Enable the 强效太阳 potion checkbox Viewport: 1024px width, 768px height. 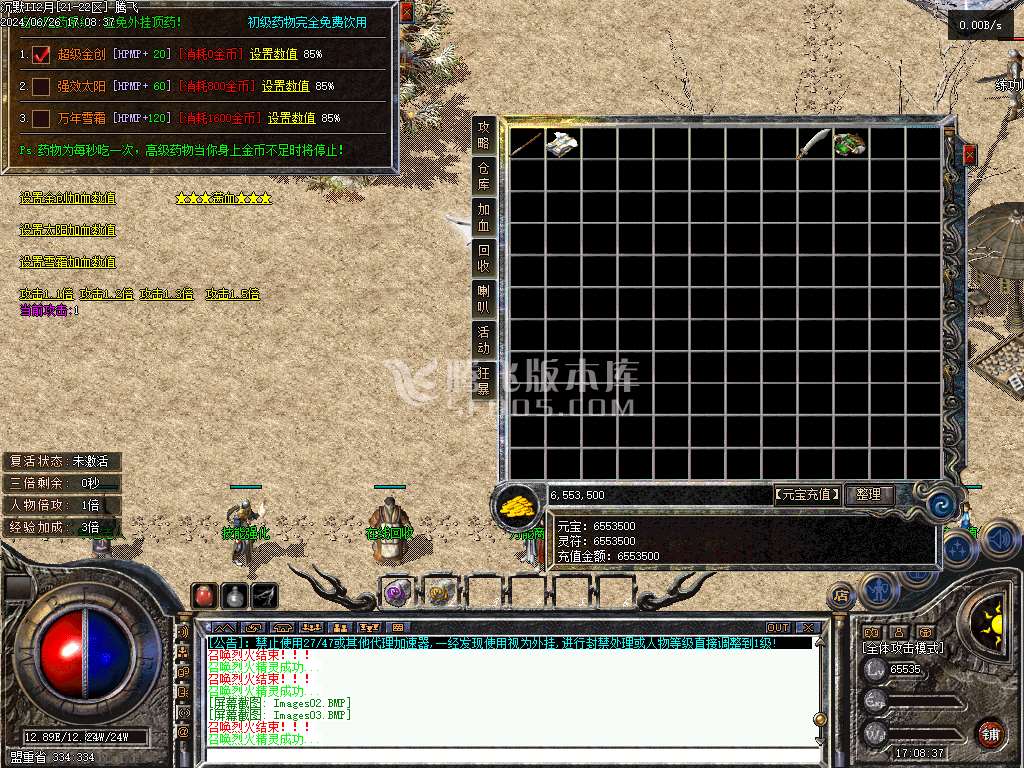(41, 87)
